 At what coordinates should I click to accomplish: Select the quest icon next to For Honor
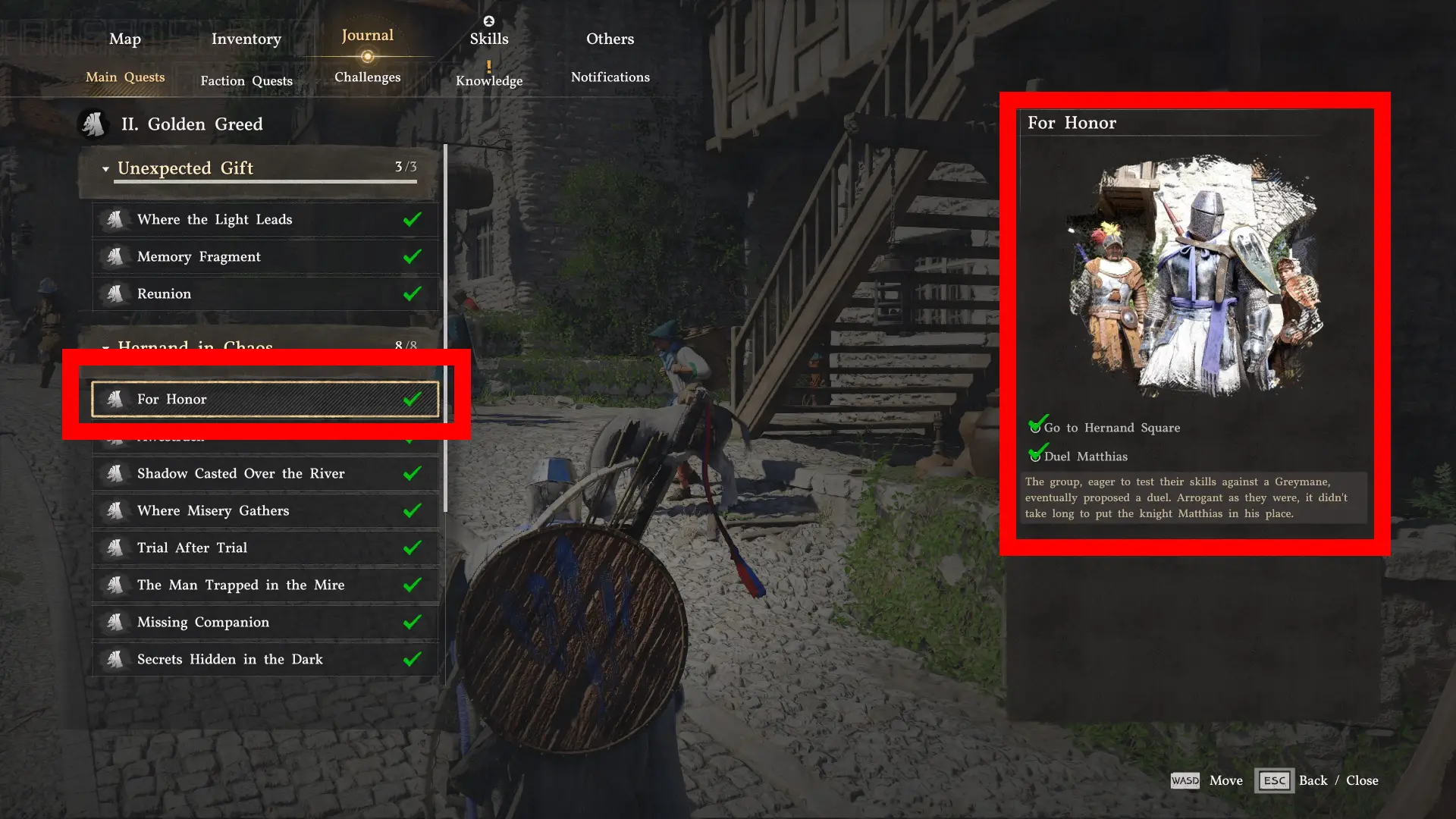tap(117, 399)
